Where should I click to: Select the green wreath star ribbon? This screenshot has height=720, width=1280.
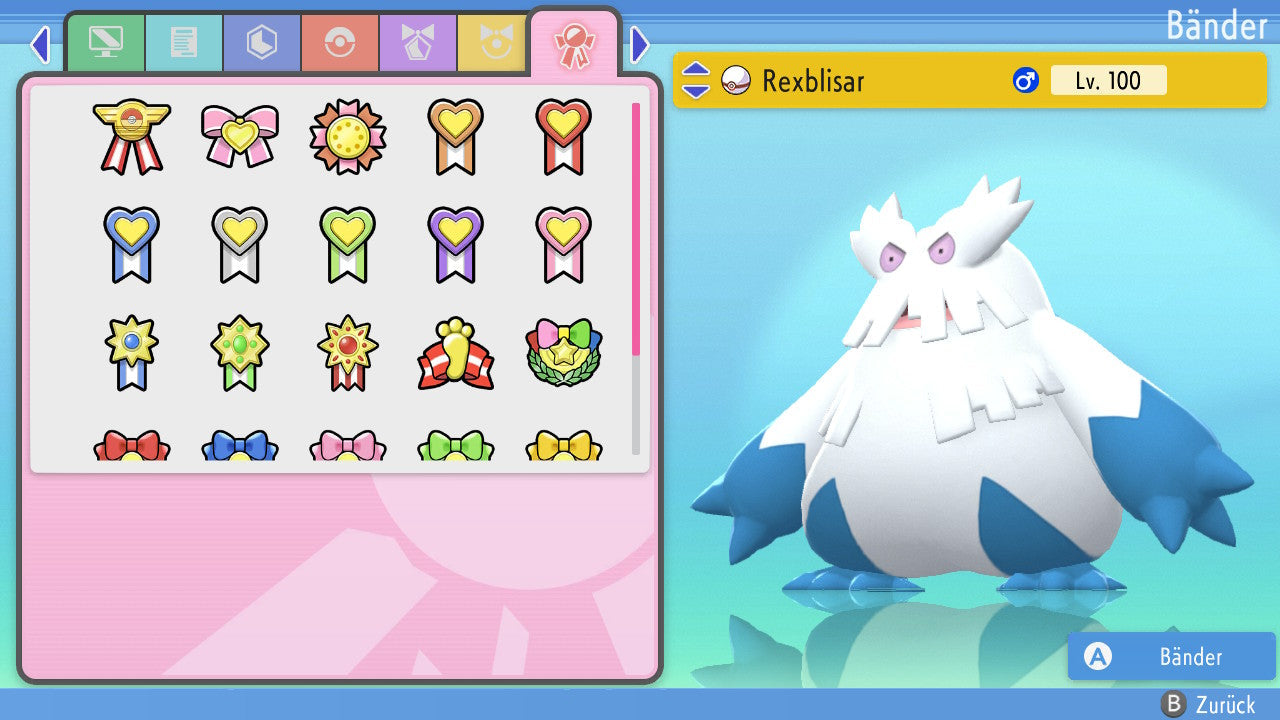563,353
